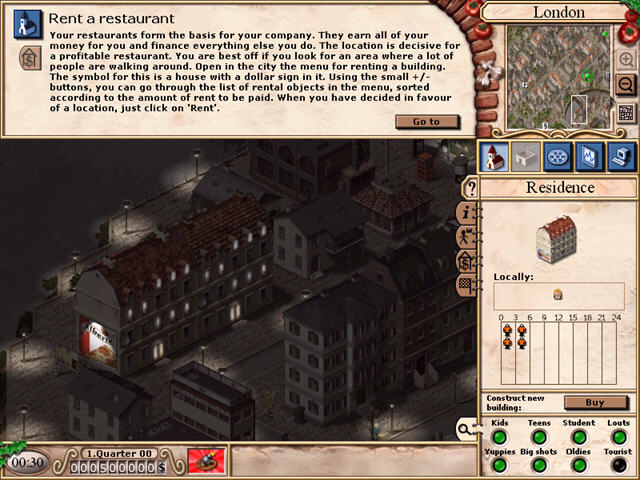Viewport: 640px width, 480px height.
Task: Zoom out the London minimap
Action: pos(626,85)
